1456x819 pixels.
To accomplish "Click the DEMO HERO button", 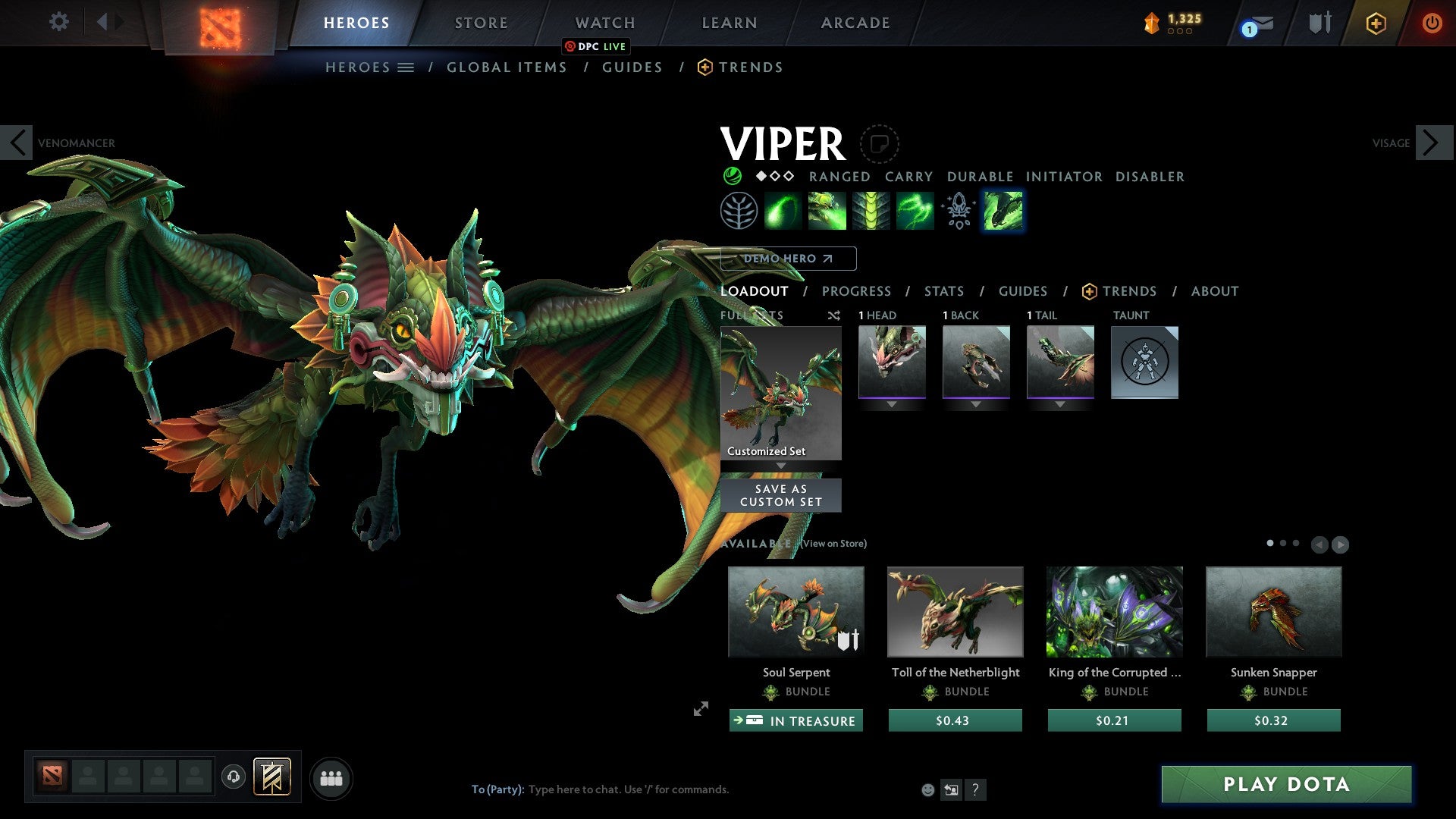I will [x=789, y=259].
